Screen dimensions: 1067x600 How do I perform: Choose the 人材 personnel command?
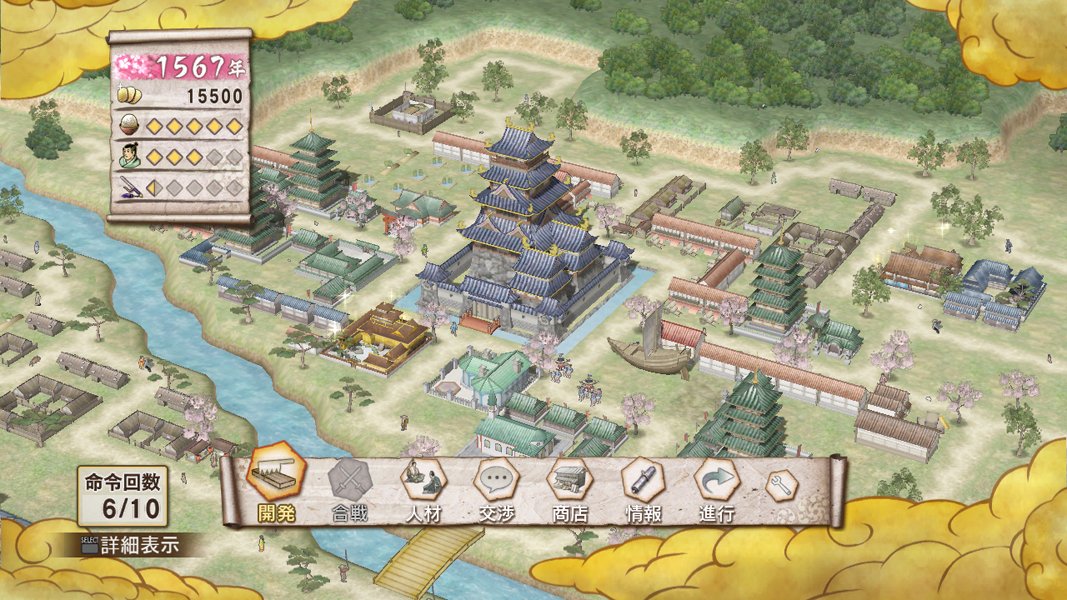[x=422, y=484]
